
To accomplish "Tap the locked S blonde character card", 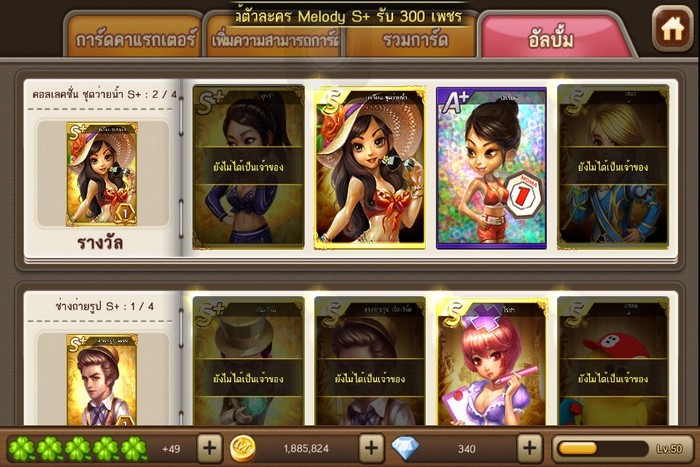I will [x=612, y=166].
